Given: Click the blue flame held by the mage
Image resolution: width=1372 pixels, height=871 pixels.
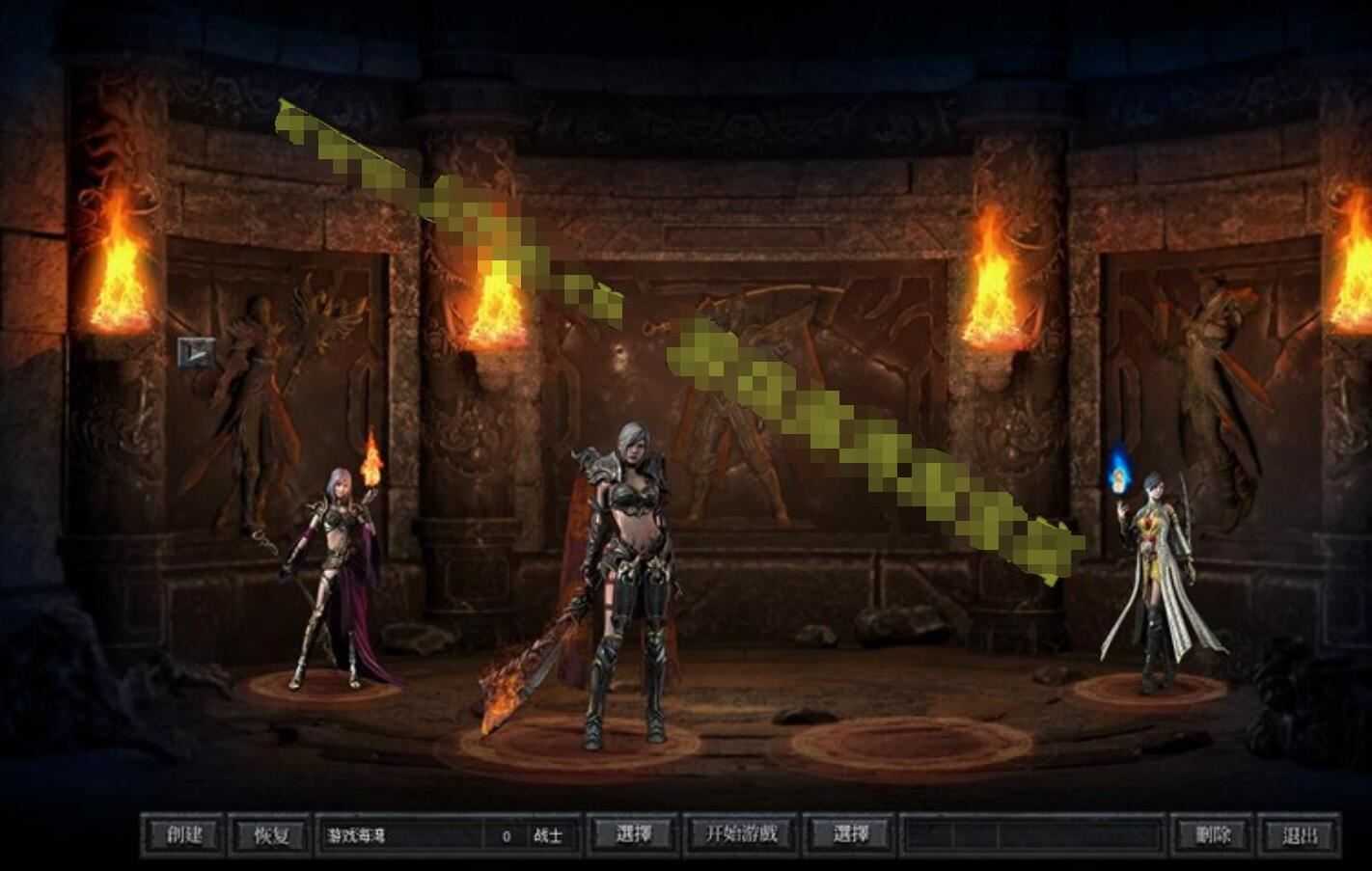Looking at the screenshot, I should click(x=1120, y=470).
